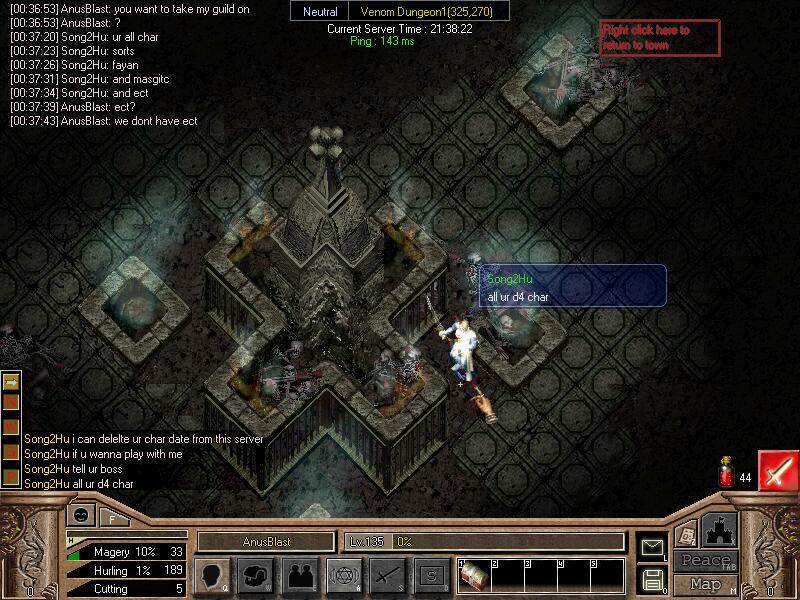The image size is (800, 600).
Task: Toggle the Peace mode button
Action: click(705, 561)
